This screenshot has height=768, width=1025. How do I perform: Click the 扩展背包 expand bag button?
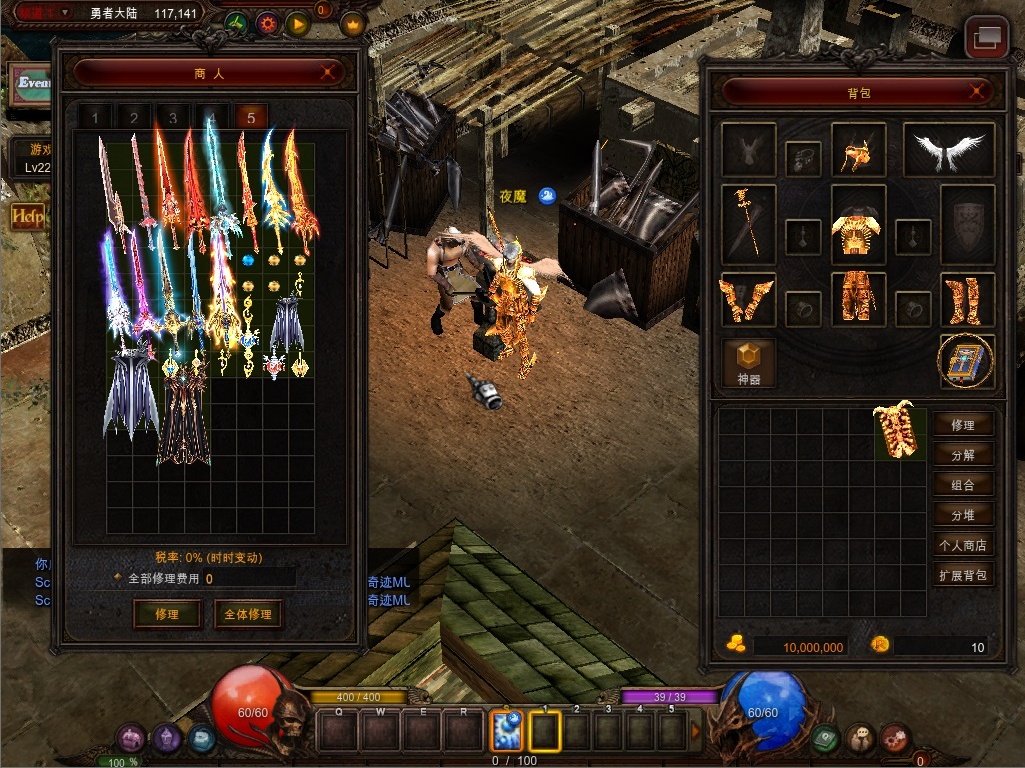(963, 575)
